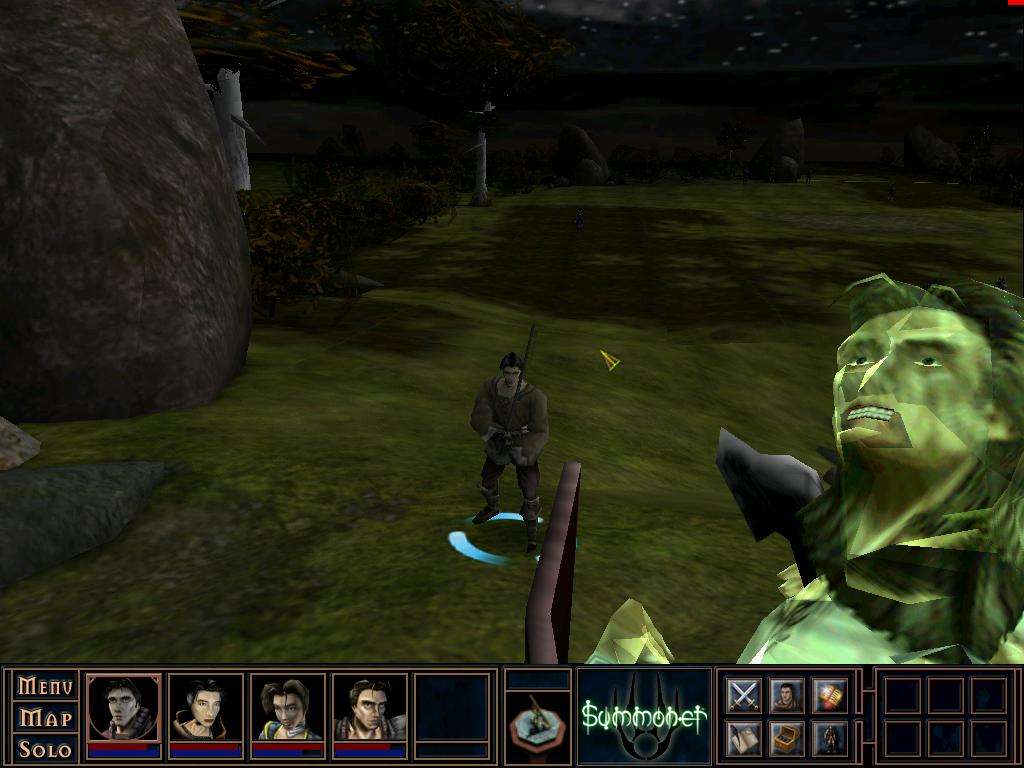
Task: Toggle Solo mode
Action: click(x=45, y=749)
